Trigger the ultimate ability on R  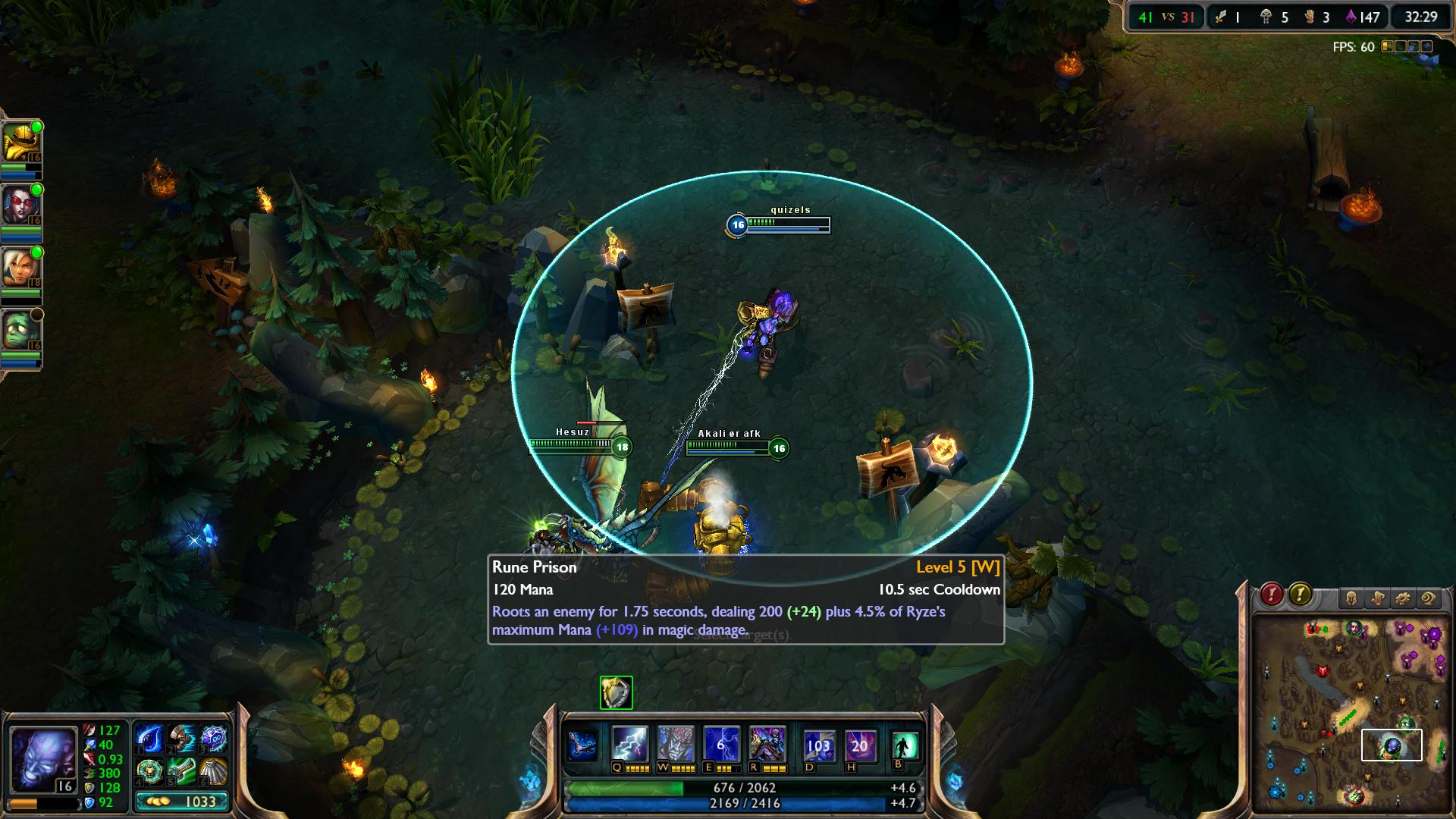click(766, 745)
